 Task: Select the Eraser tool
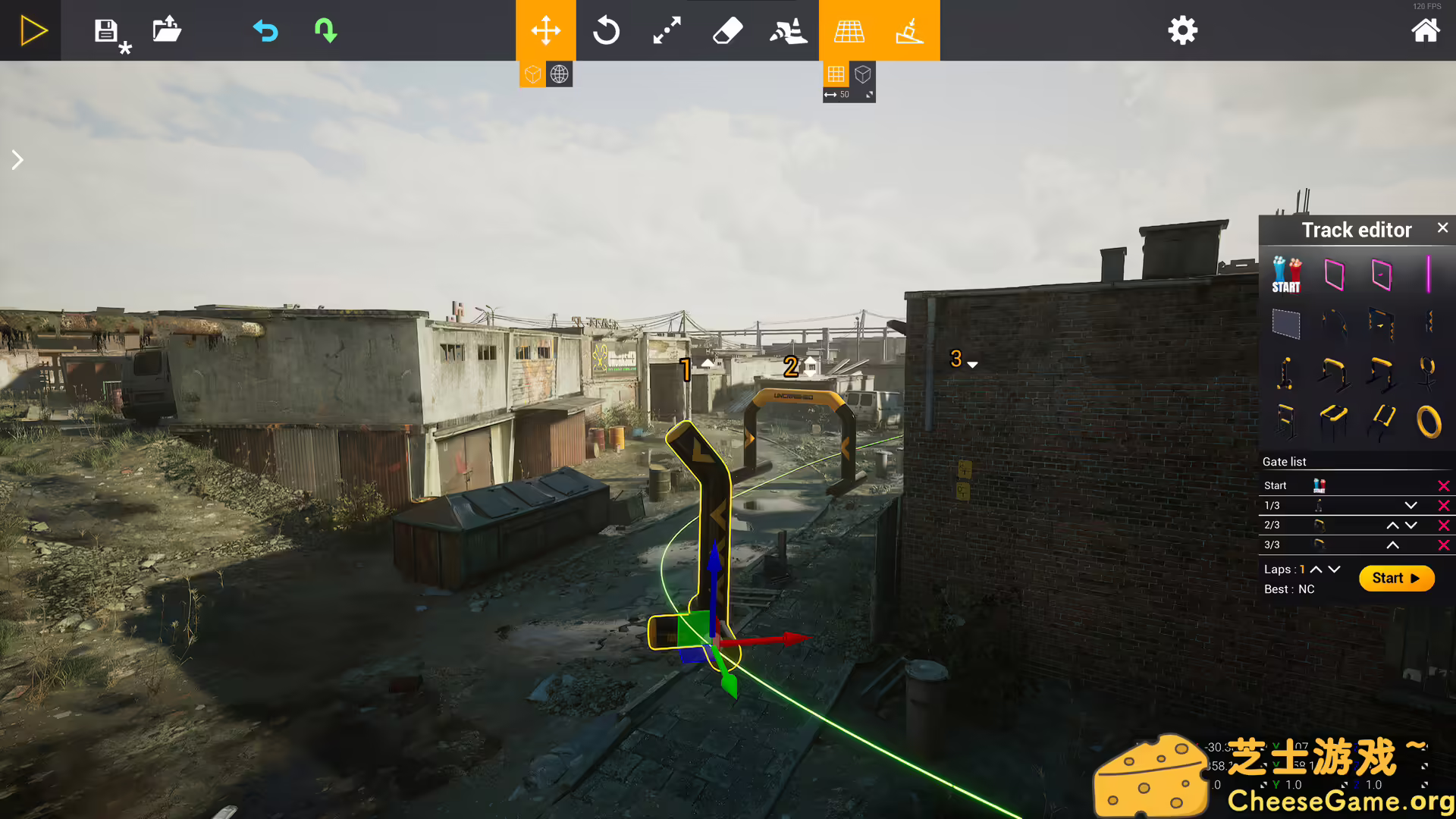[x=726, y=30]
